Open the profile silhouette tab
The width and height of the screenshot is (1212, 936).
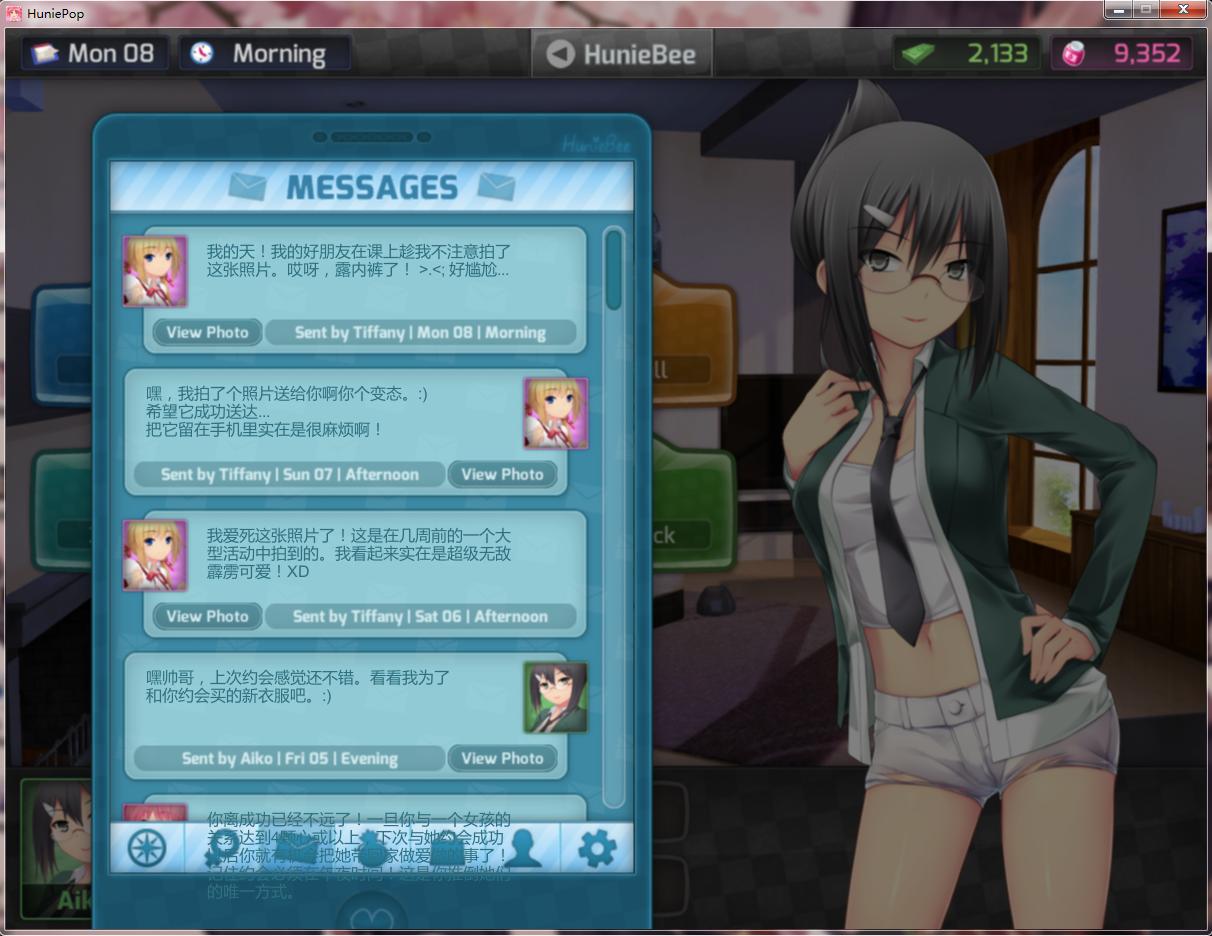[522, 848]
